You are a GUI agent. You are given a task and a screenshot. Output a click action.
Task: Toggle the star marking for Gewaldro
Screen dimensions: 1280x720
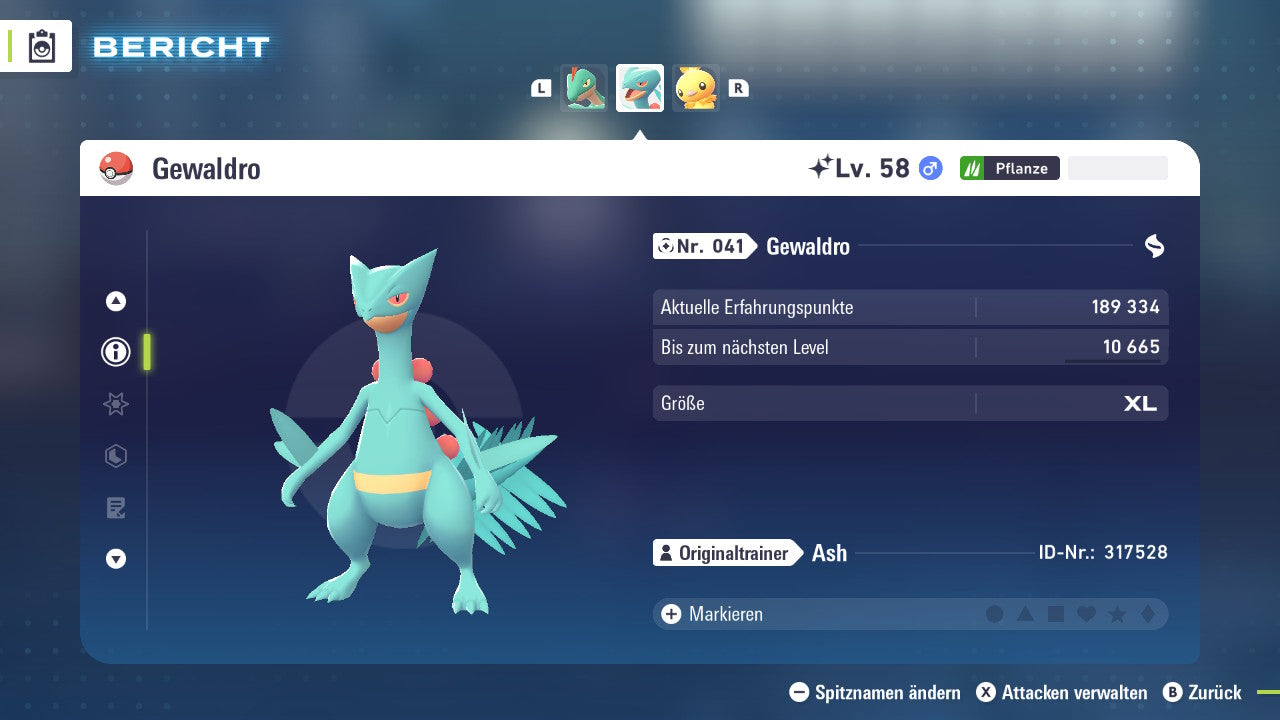pyautogui.click(x=1116, y=613)
